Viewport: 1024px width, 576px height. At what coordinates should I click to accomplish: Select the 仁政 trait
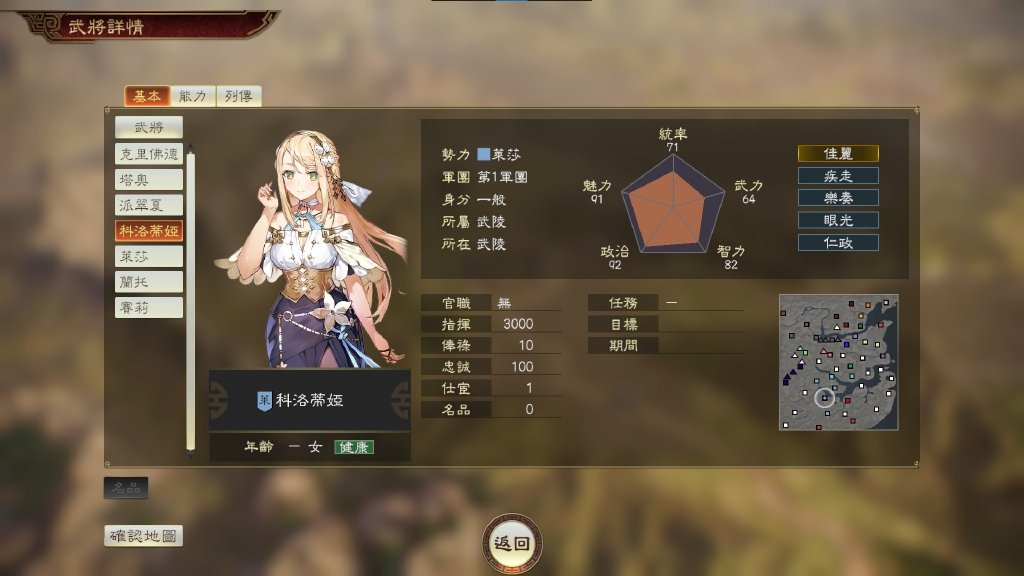[x=838, y=242]
